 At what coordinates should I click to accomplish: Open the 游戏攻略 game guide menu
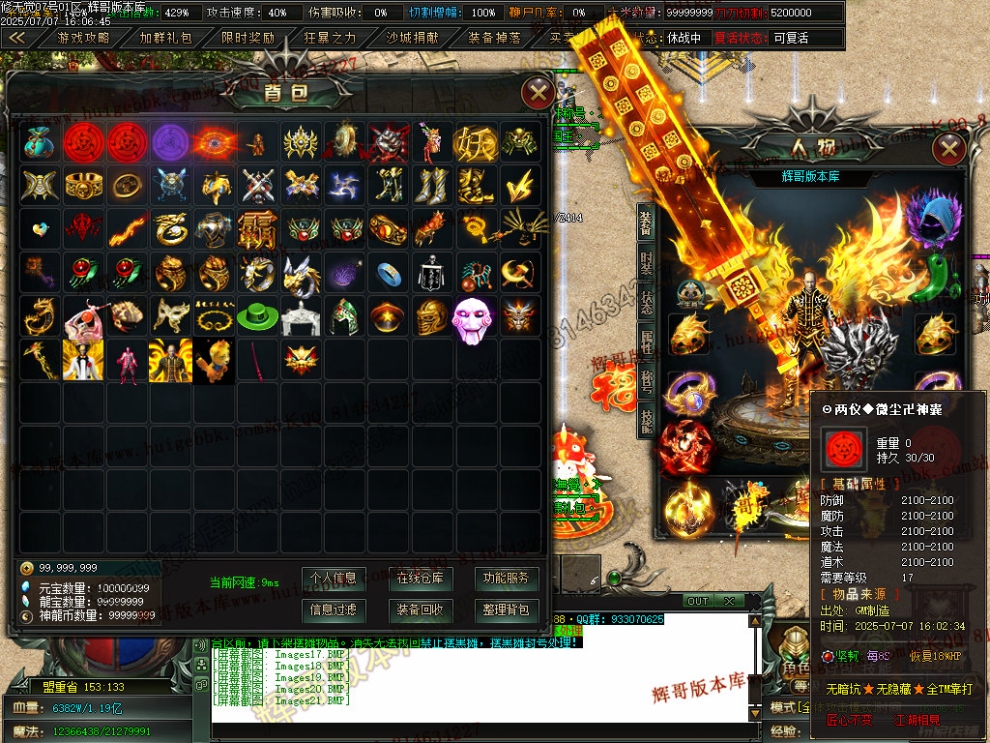point(83,38)
